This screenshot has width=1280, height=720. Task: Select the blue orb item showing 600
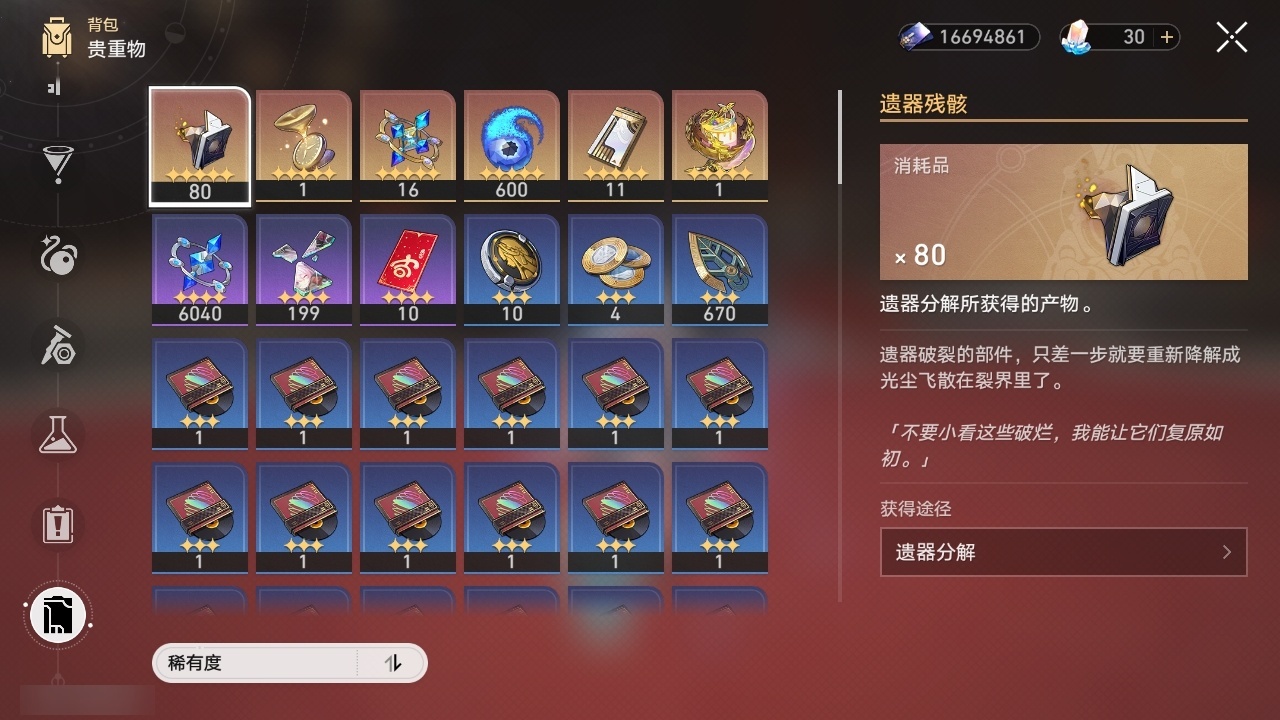coord(511,143)
